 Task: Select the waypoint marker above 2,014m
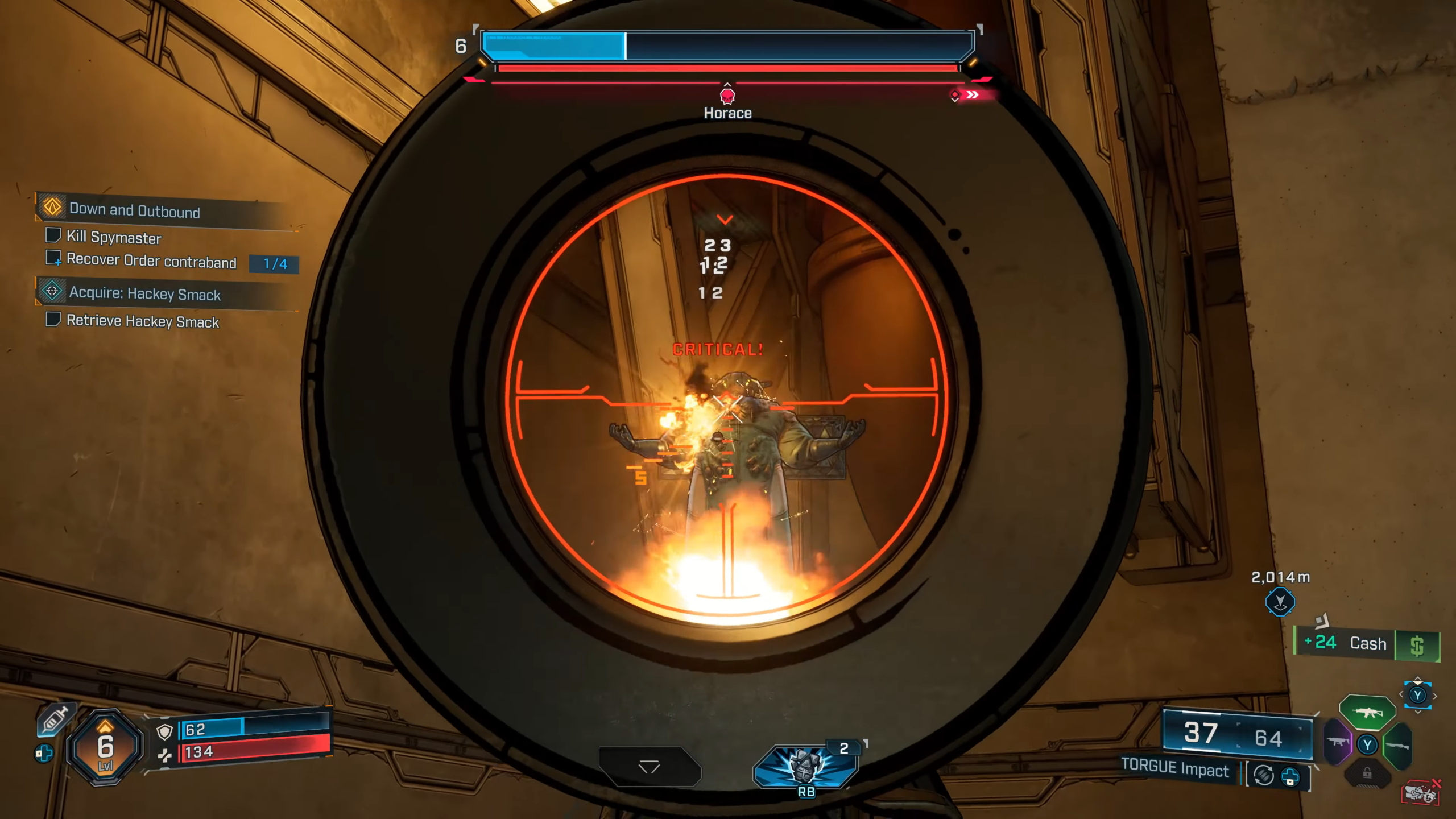(x=1280, y=602)
